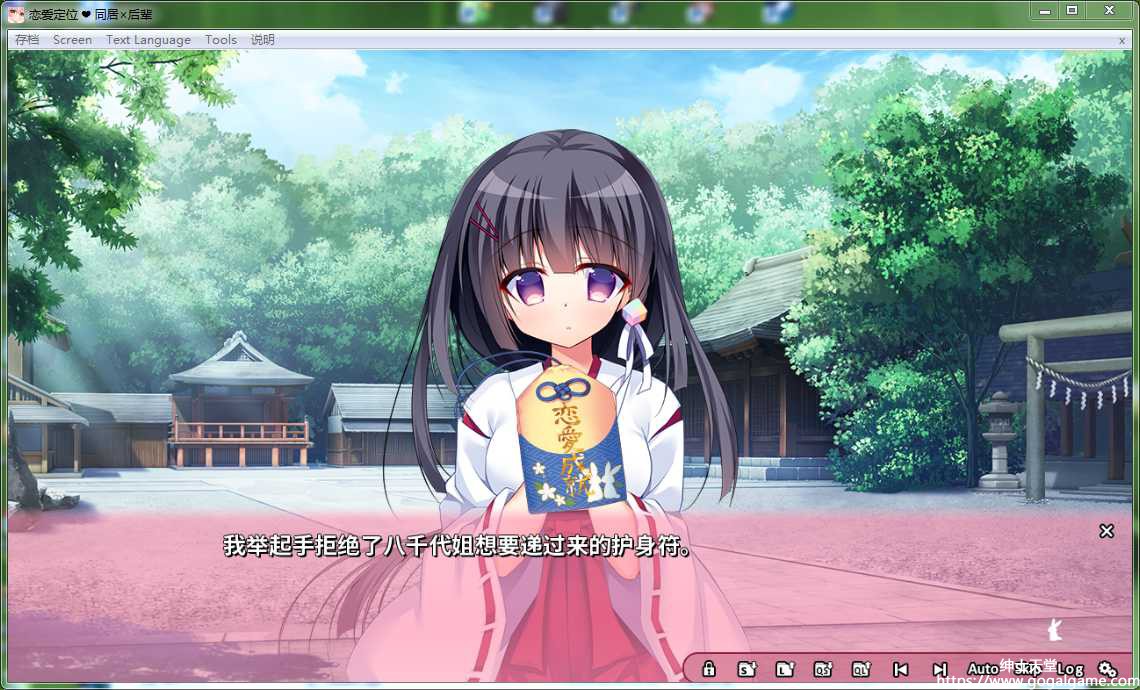Close the game window
The width and height of the screenshot is (1140, 690).
click(1109, 10)
